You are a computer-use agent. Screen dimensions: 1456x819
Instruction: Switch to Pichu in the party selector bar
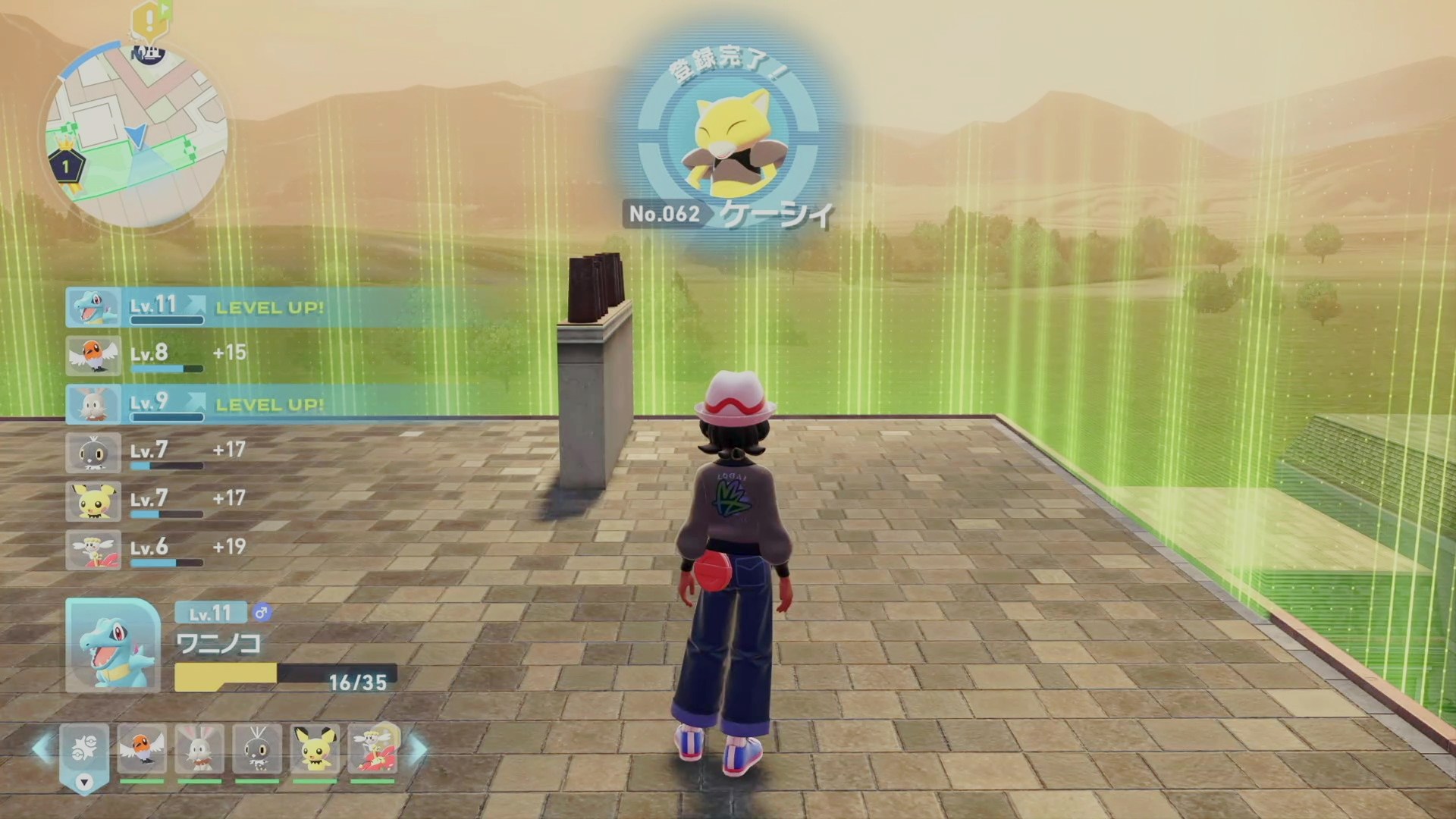(315, 749)
